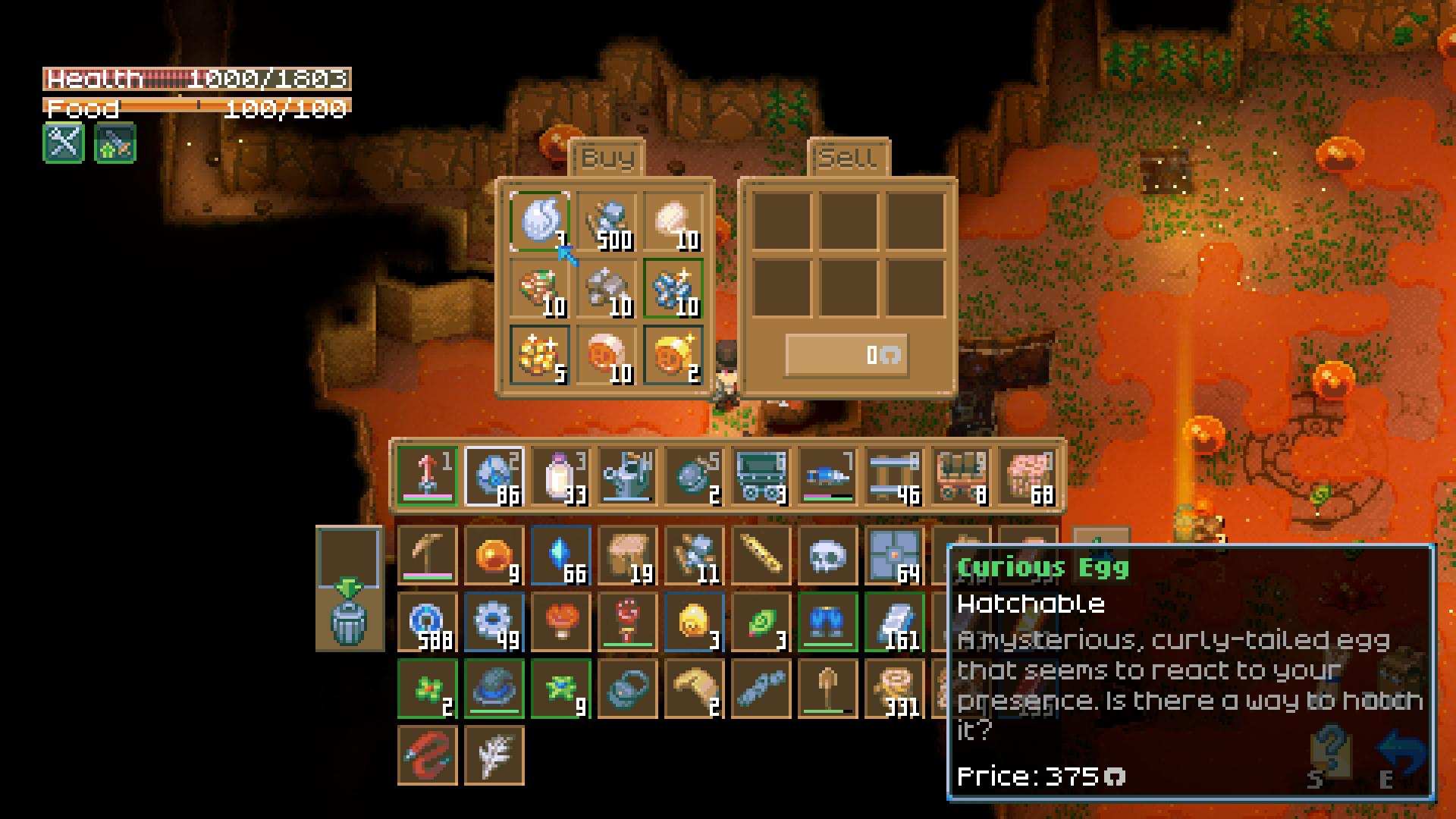Choose the bomb in the hotbar
Screen dimensions: 1456x819
click(x=694, y=475)
